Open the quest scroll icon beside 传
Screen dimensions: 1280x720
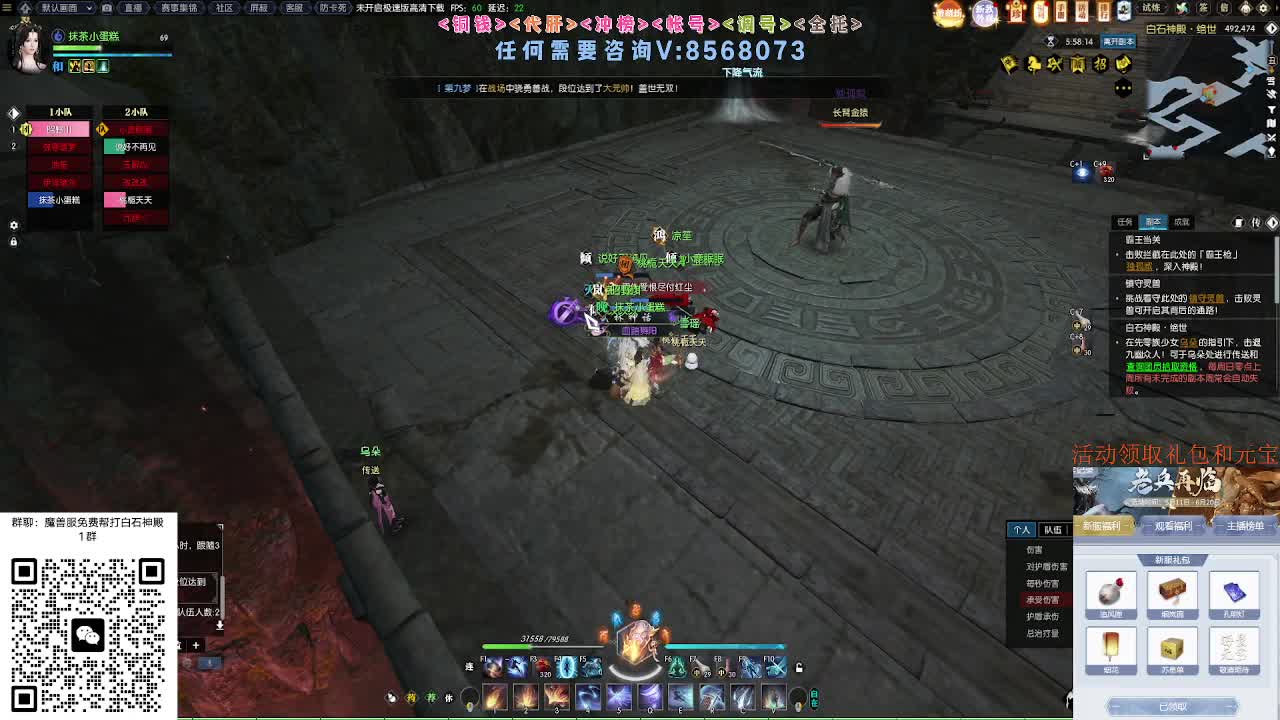1238,222
